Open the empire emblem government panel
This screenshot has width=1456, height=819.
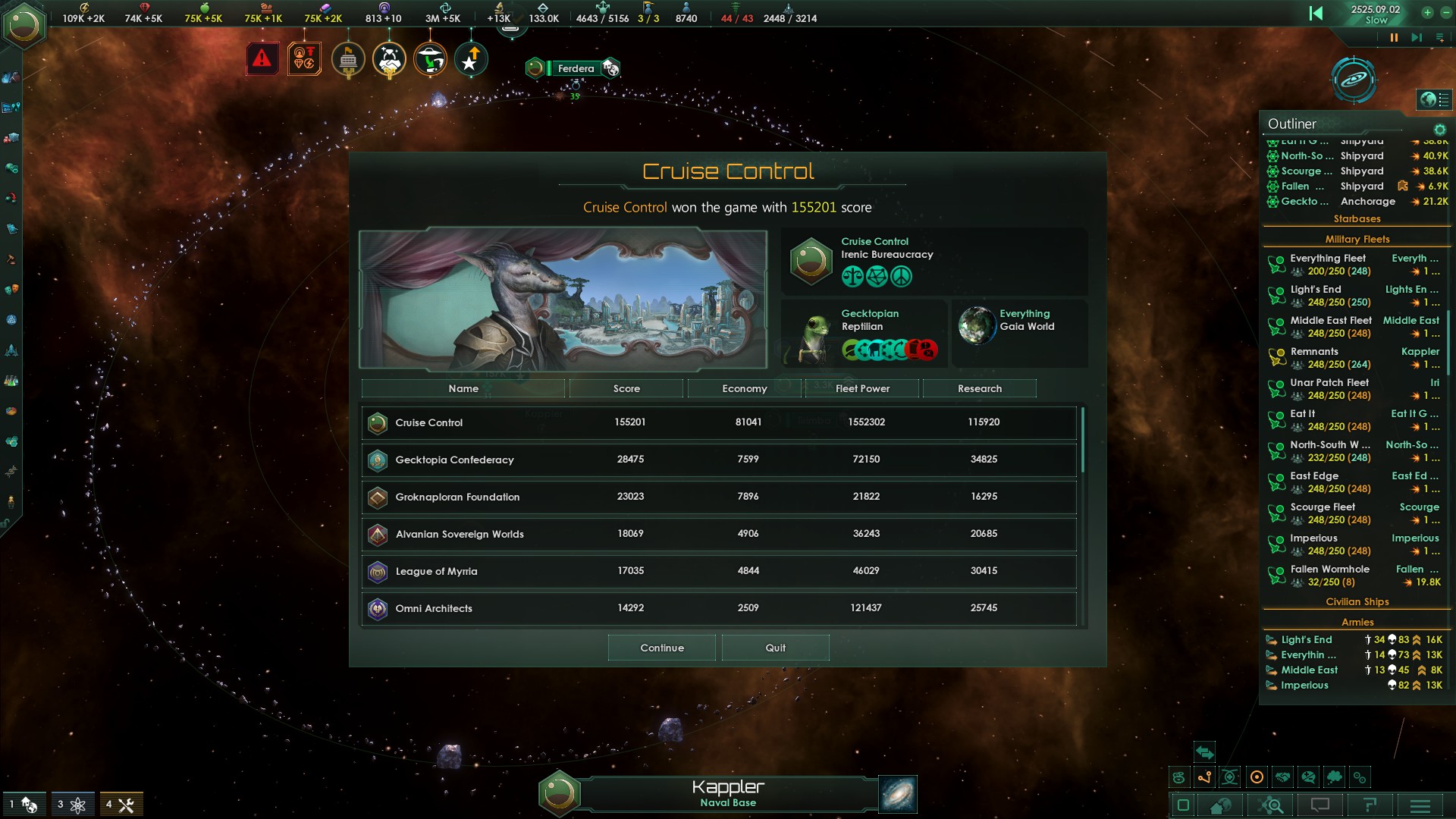pos(24,27)
